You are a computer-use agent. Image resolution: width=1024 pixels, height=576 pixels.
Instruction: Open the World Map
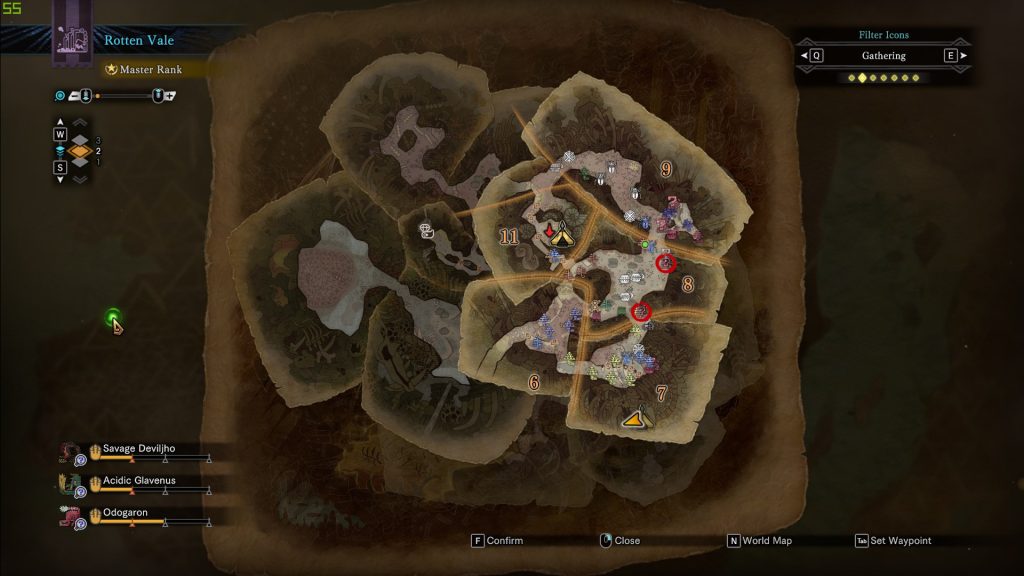click(x=760, y=541)
